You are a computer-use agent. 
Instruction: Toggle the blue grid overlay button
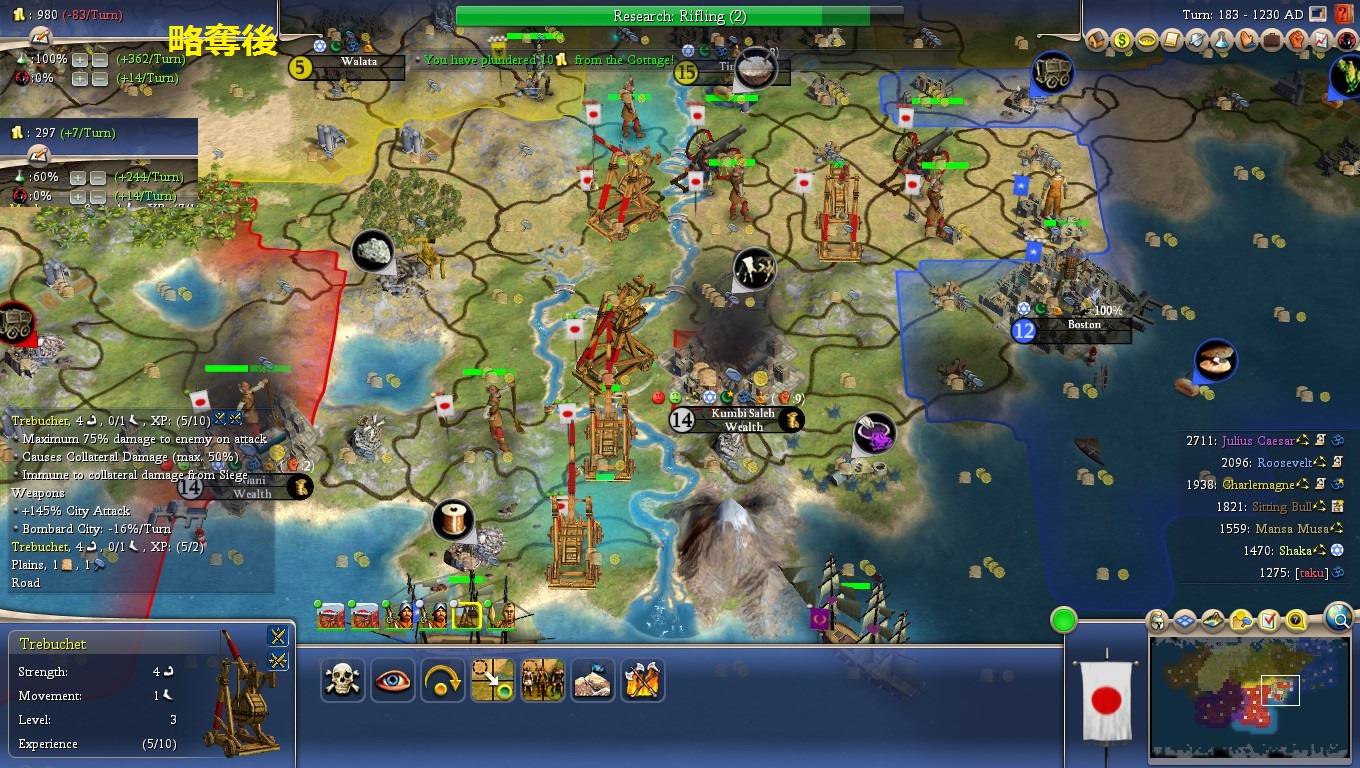pos(1185,621)
